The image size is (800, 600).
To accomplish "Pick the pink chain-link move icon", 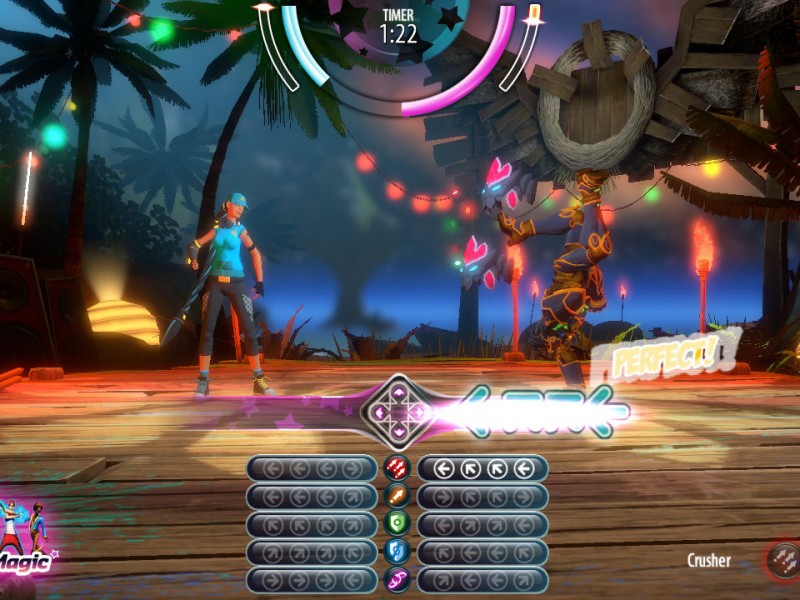I will click(397, 580).
